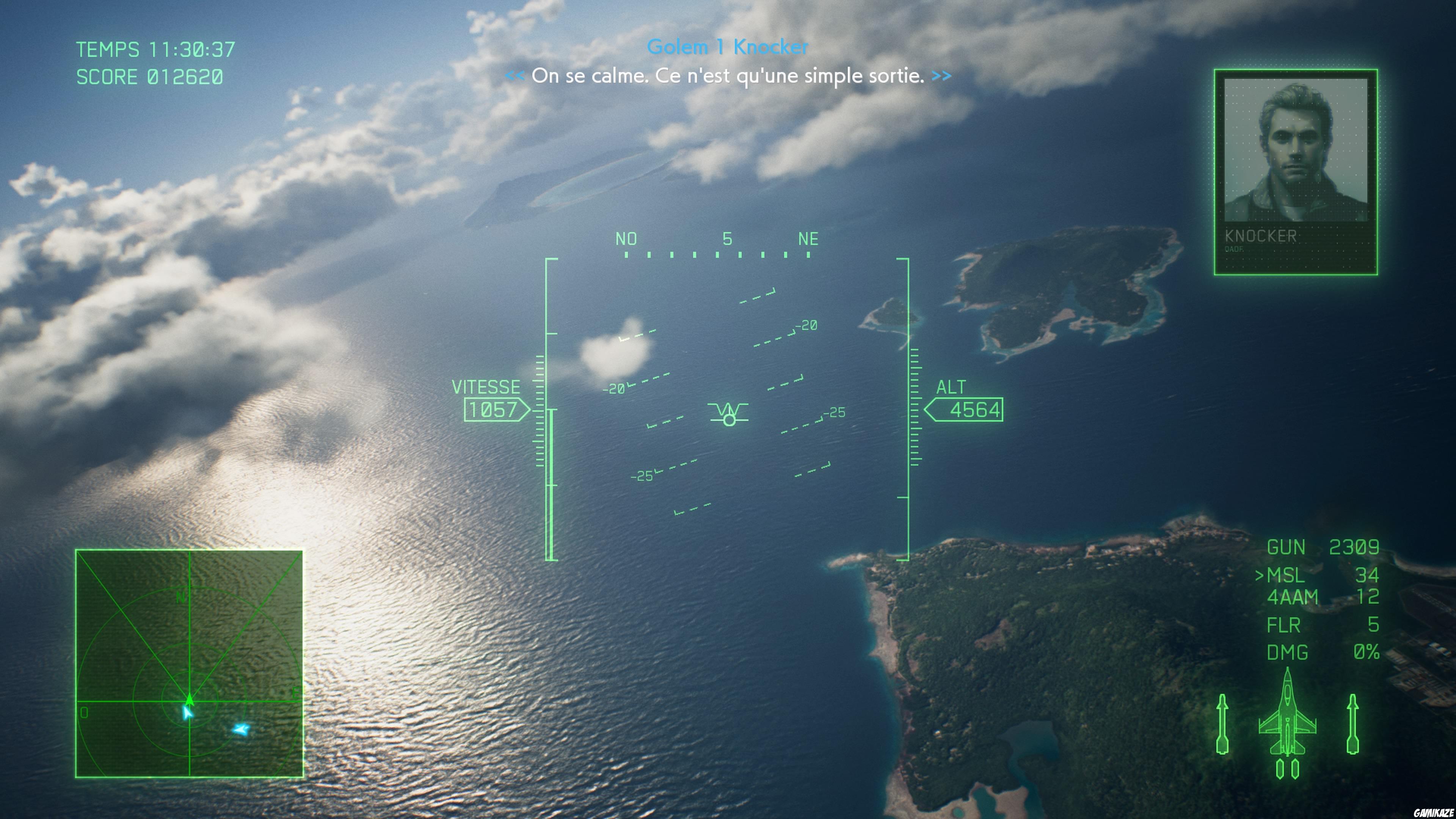
Task: Click the player arrow on the radar
Action: click(x=189, y=701)
